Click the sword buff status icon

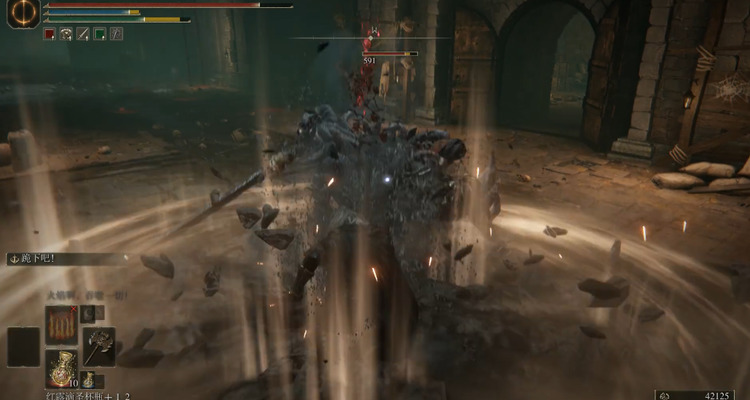(x=83, y=34)
